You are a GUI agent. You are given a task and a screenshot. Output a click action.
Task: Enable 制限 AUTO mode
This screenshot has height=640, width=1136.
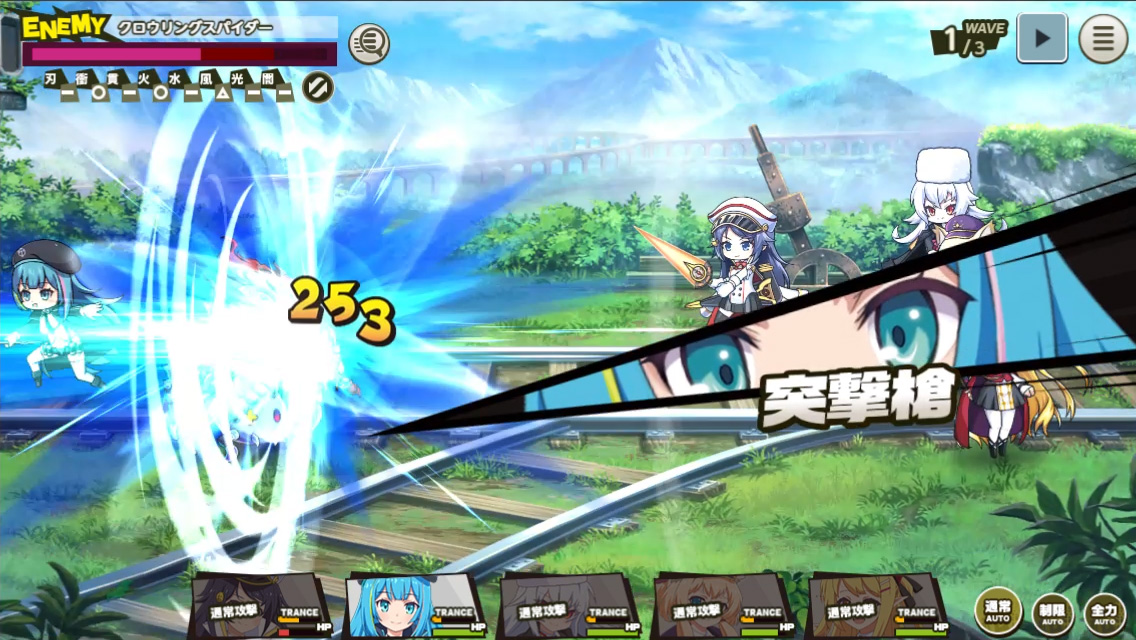(x=1053, y=611)
